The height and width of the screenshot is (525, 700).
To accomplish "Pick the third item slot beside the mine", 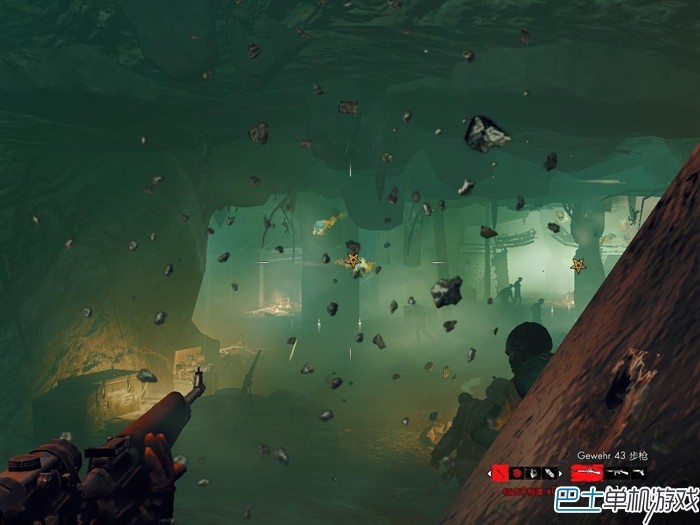I will [533, 473].
